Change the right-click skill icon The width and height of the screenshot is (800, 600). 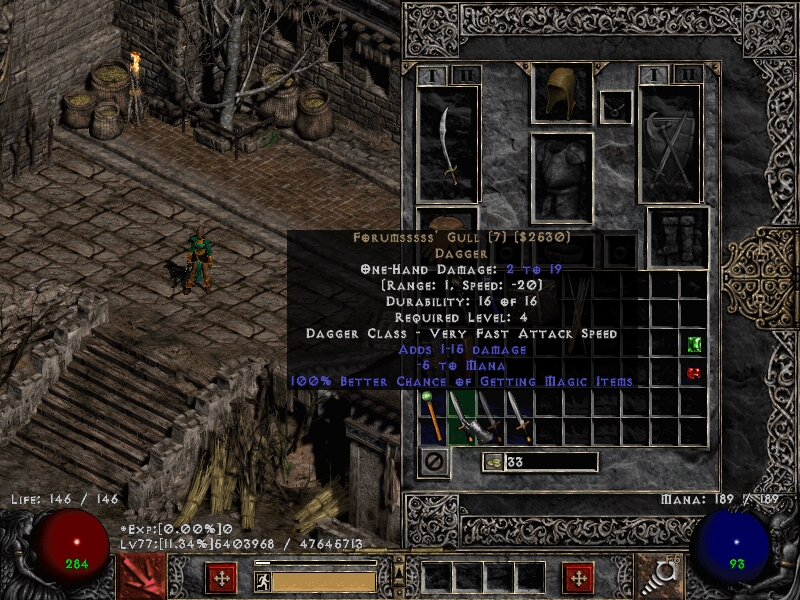pos(659,577)
